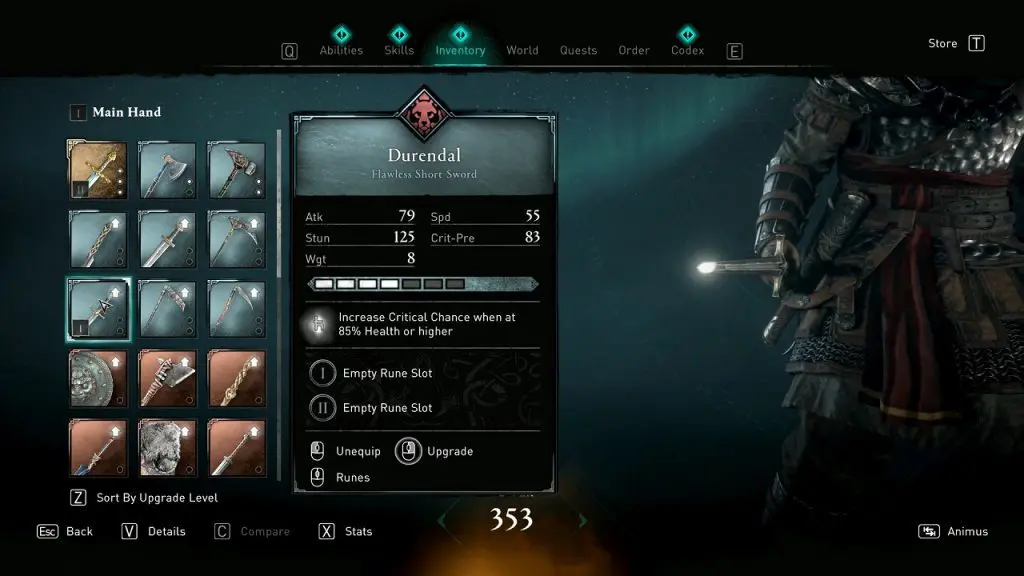Open the Codex tab

coord(687,50)
